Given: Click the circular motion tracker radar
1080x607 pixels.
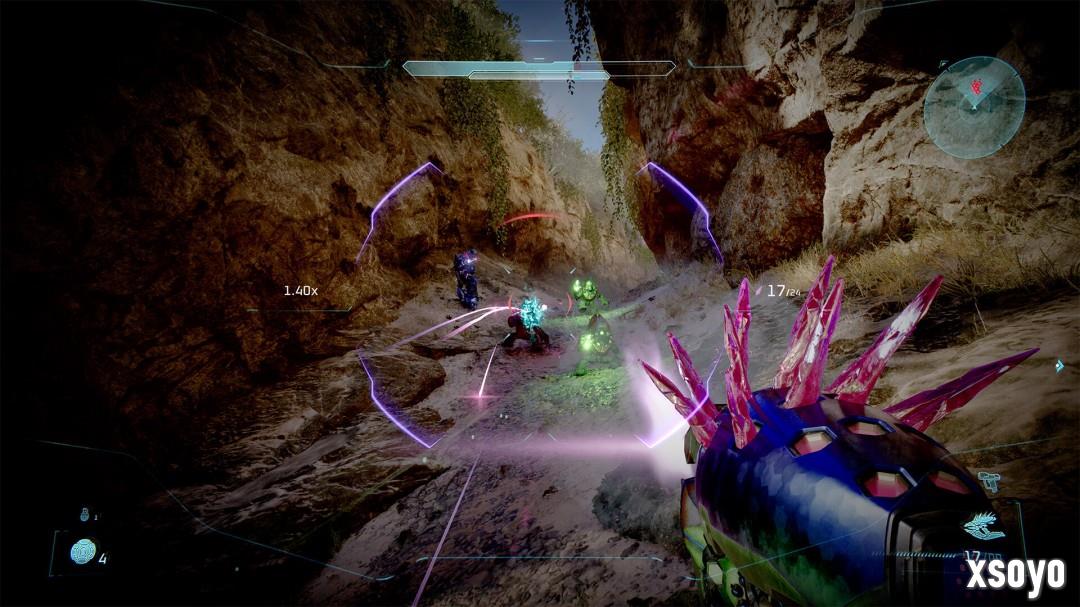Looking at the screenshot, I should click(973, 107).
